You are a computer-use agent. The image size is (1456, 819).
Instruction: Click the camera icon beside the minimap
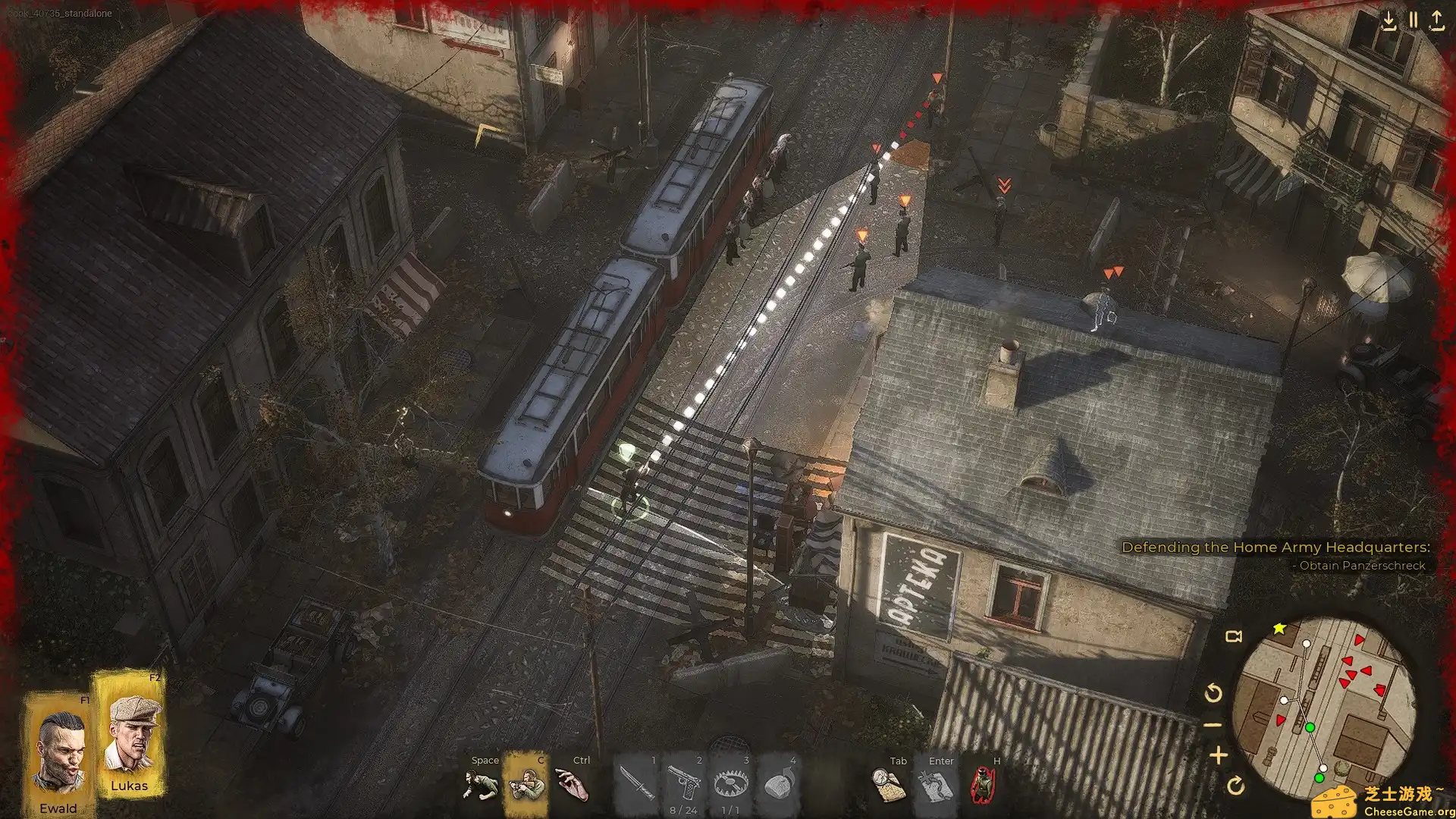[1234, 636]
